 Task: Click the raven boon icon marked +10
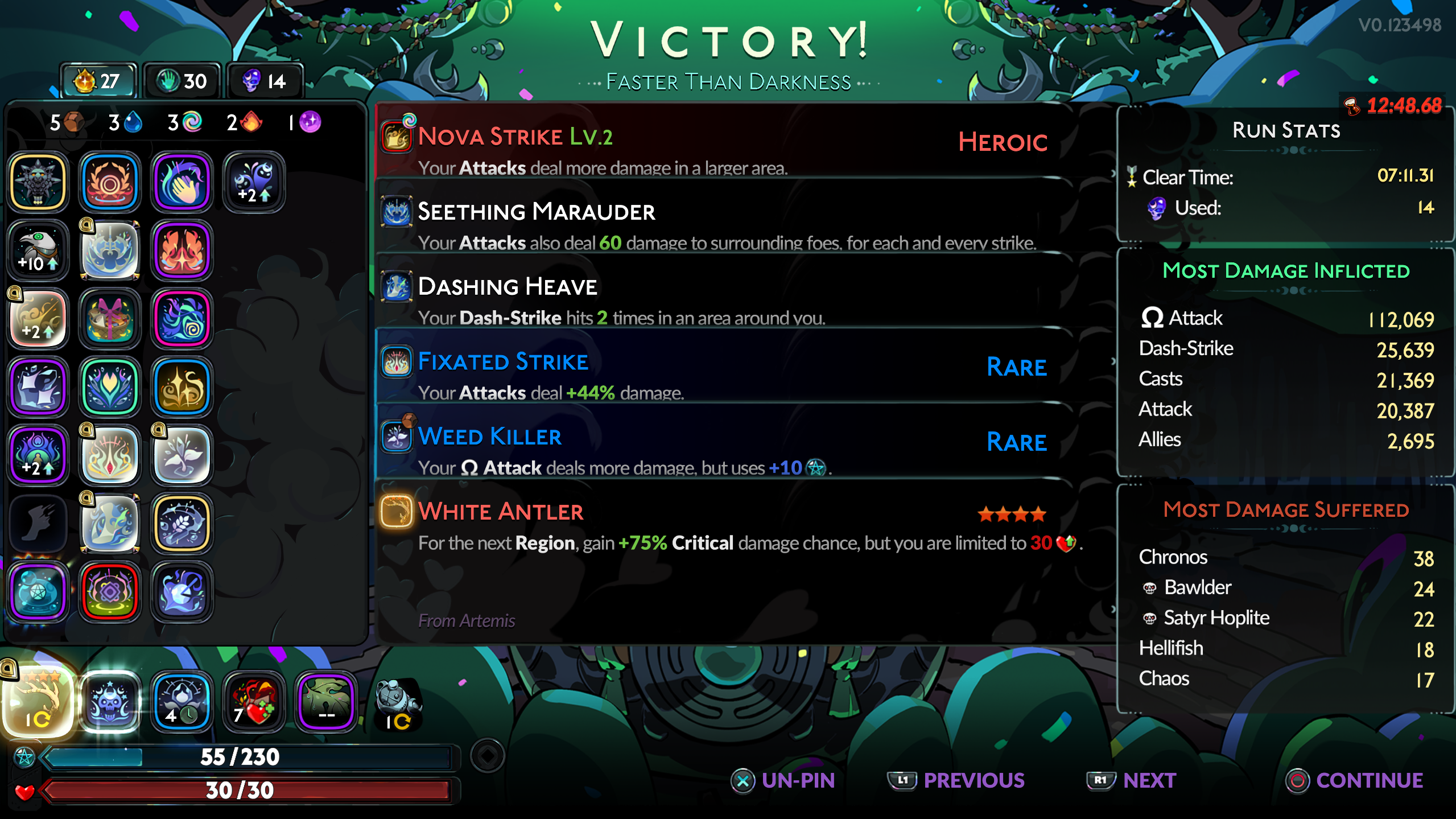click(x=38, y=250)
